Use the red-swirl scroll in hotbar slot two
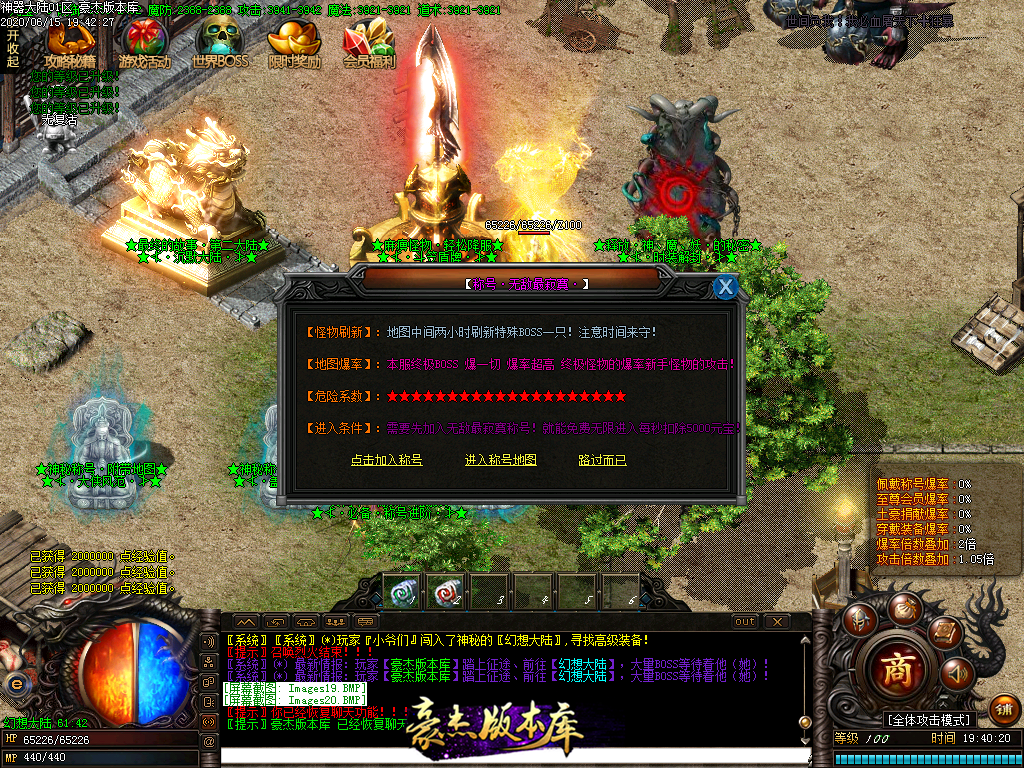The width and height of the screenshot is (1024, 768). (x=445, y=591)
